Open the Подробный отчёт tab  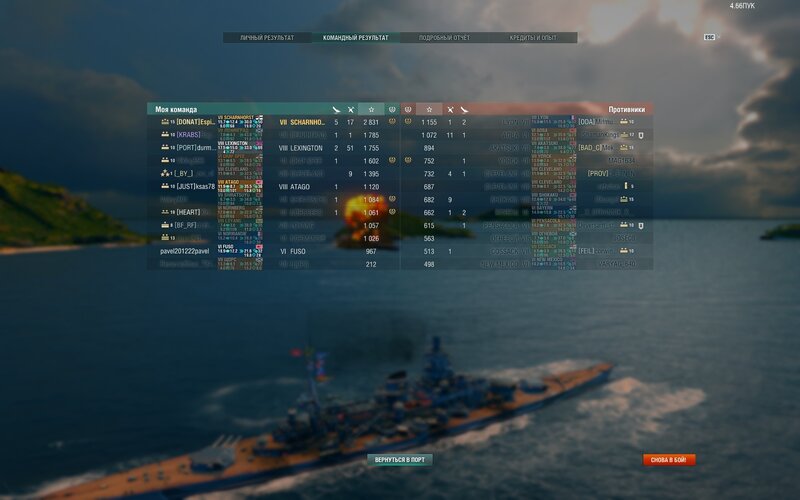point(445,38)
